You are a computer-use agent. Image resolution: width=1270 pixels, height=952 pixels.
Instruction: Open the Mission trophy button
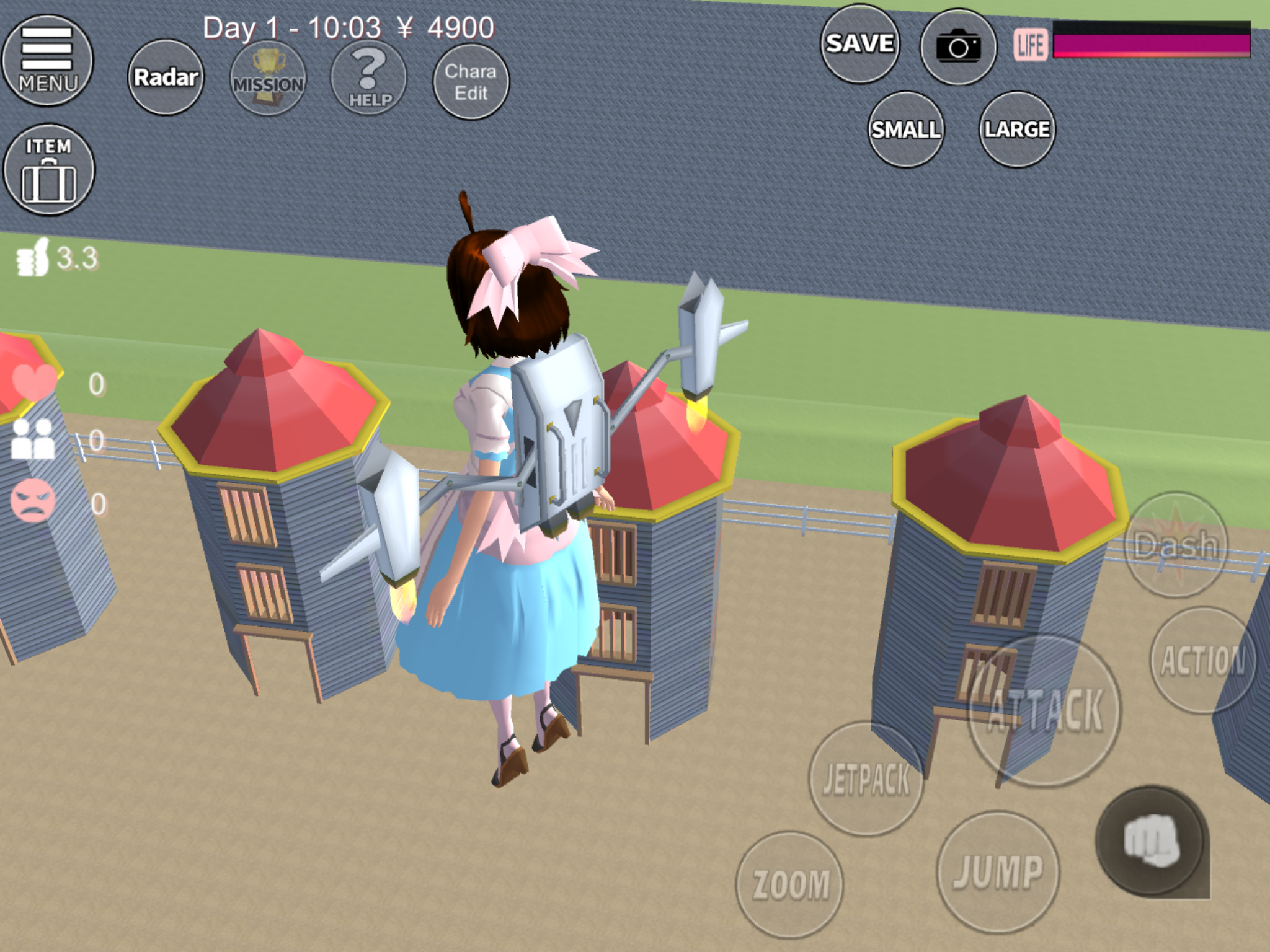pyautogui.click(x=268, y=78)
